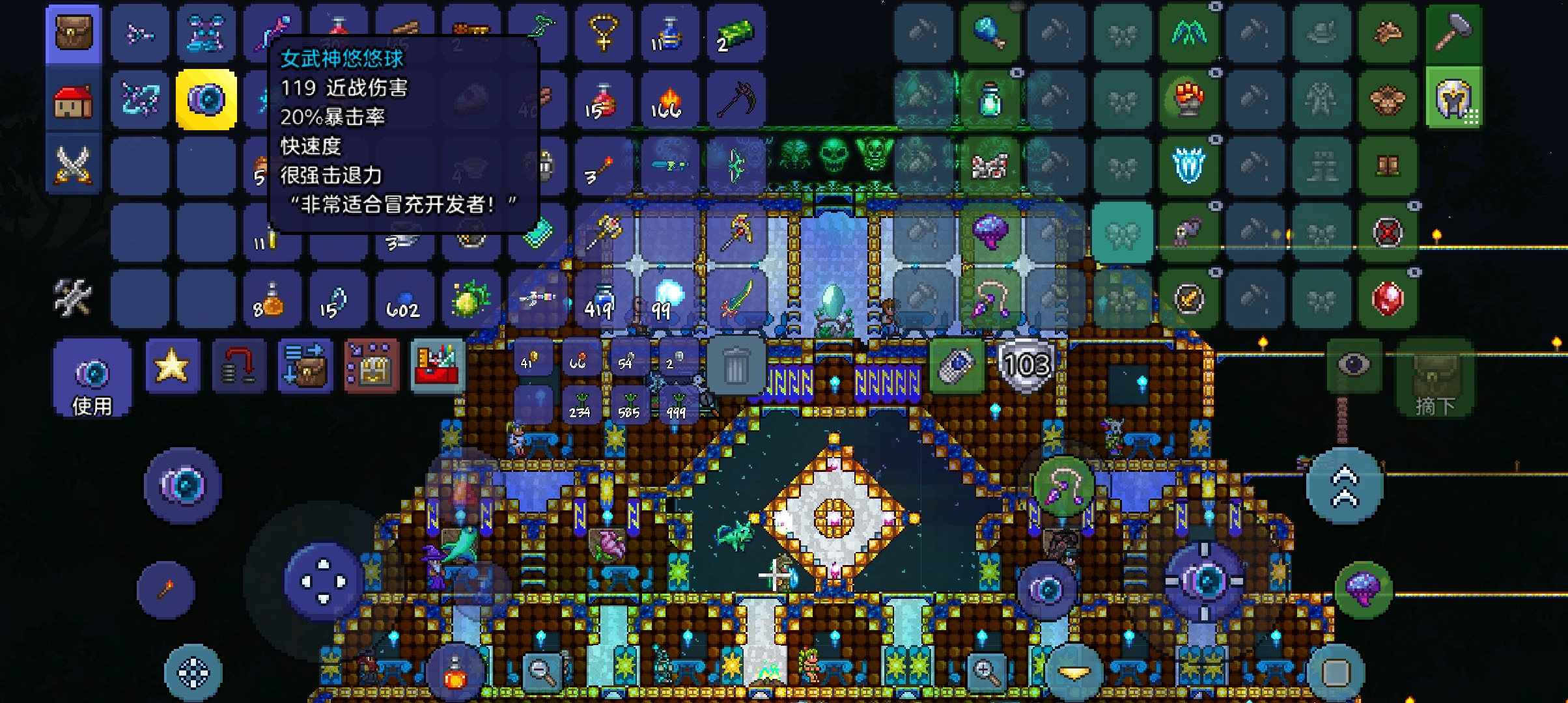
Task: Click the trash can slot
Action: tap(735, 366)
